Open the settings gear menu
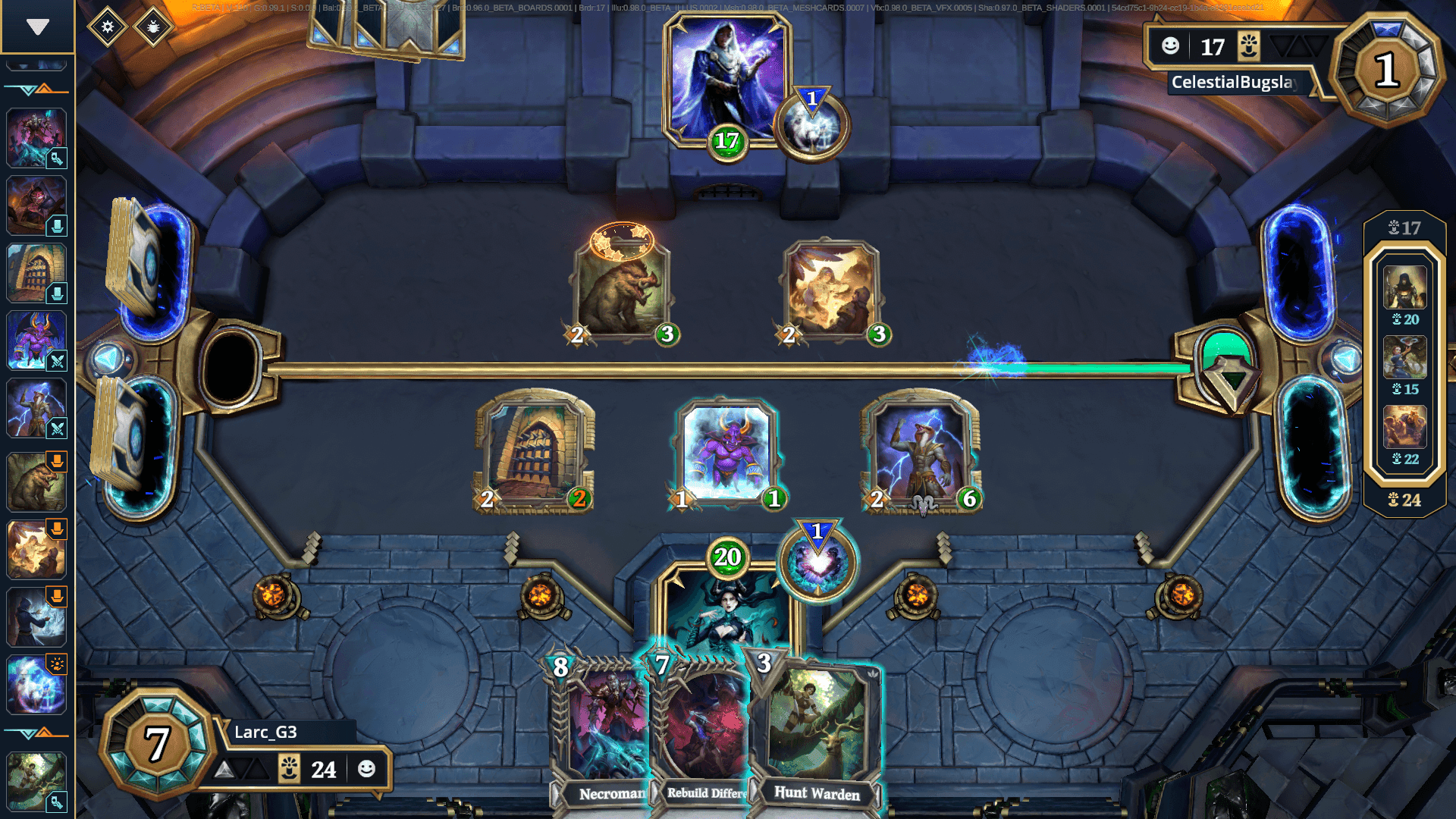 click(x=108, y=27)
